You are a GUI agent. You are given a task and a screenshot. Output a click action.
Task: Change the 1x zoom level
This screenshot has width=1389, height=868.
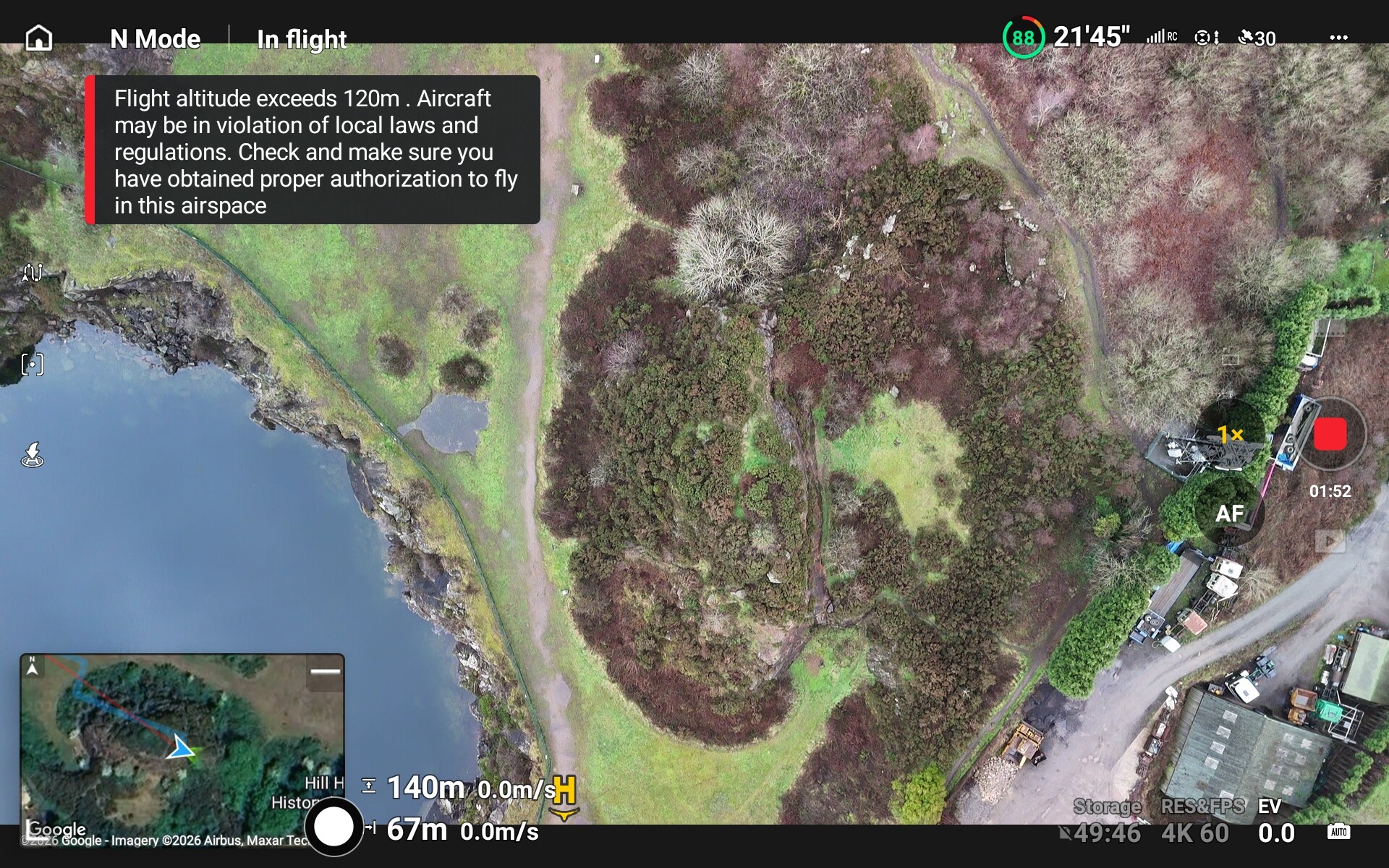1230,434
